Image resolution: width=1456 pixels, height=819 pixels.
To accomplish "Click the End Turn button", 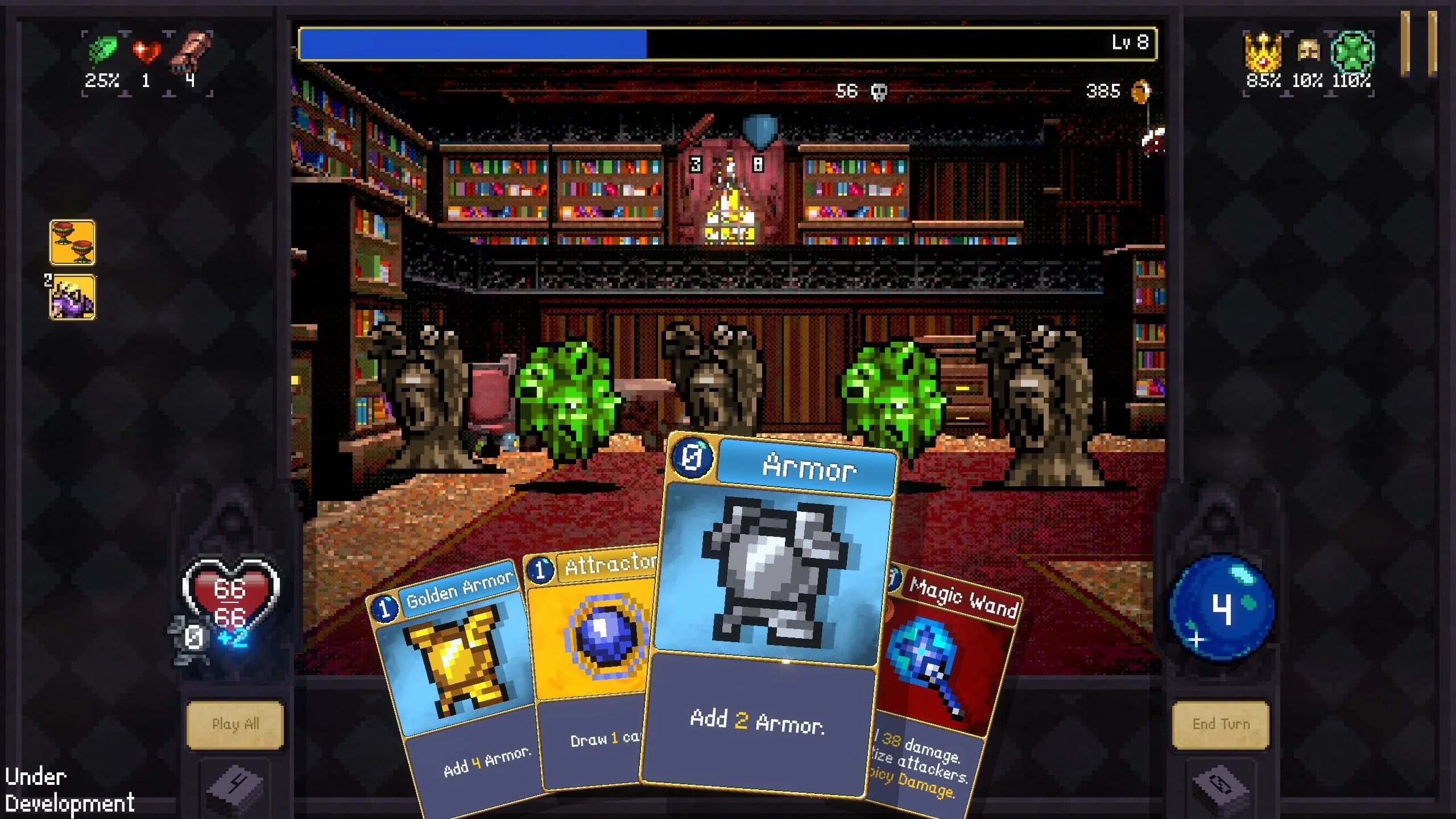I will 1222,723.
